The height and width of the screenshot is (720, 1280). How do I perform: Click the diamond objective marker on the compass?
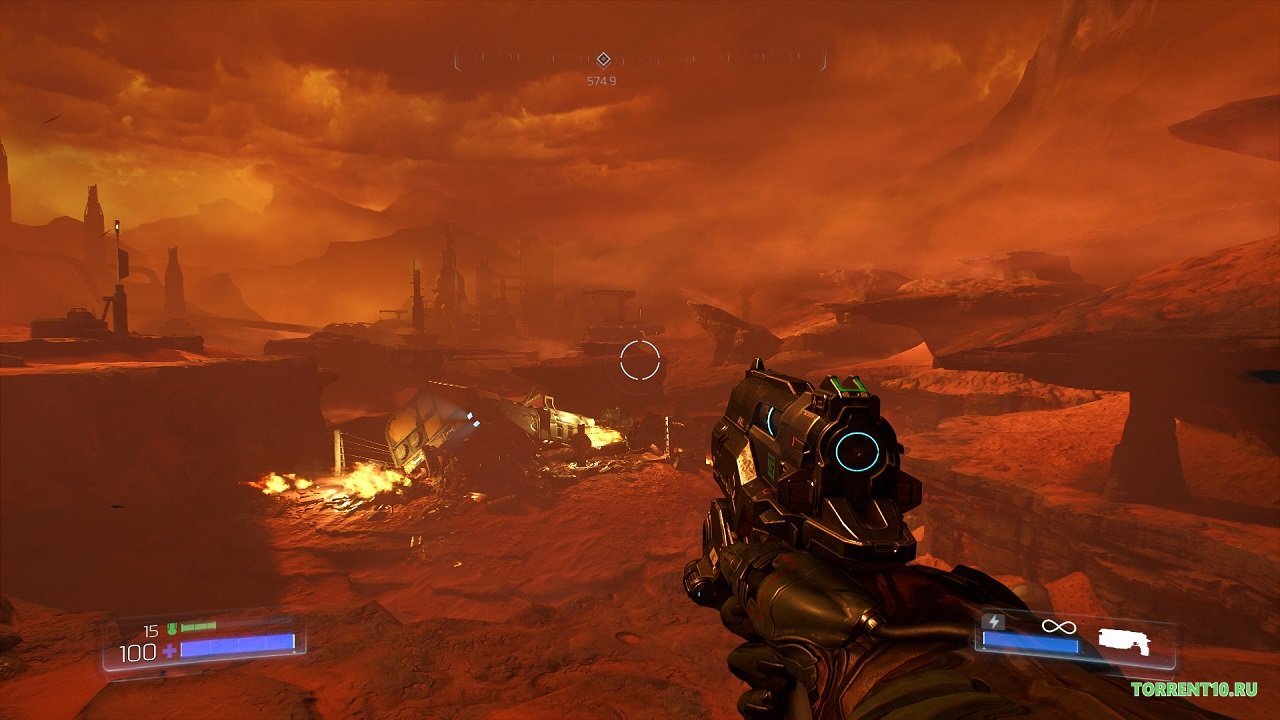tap(603, 59)
